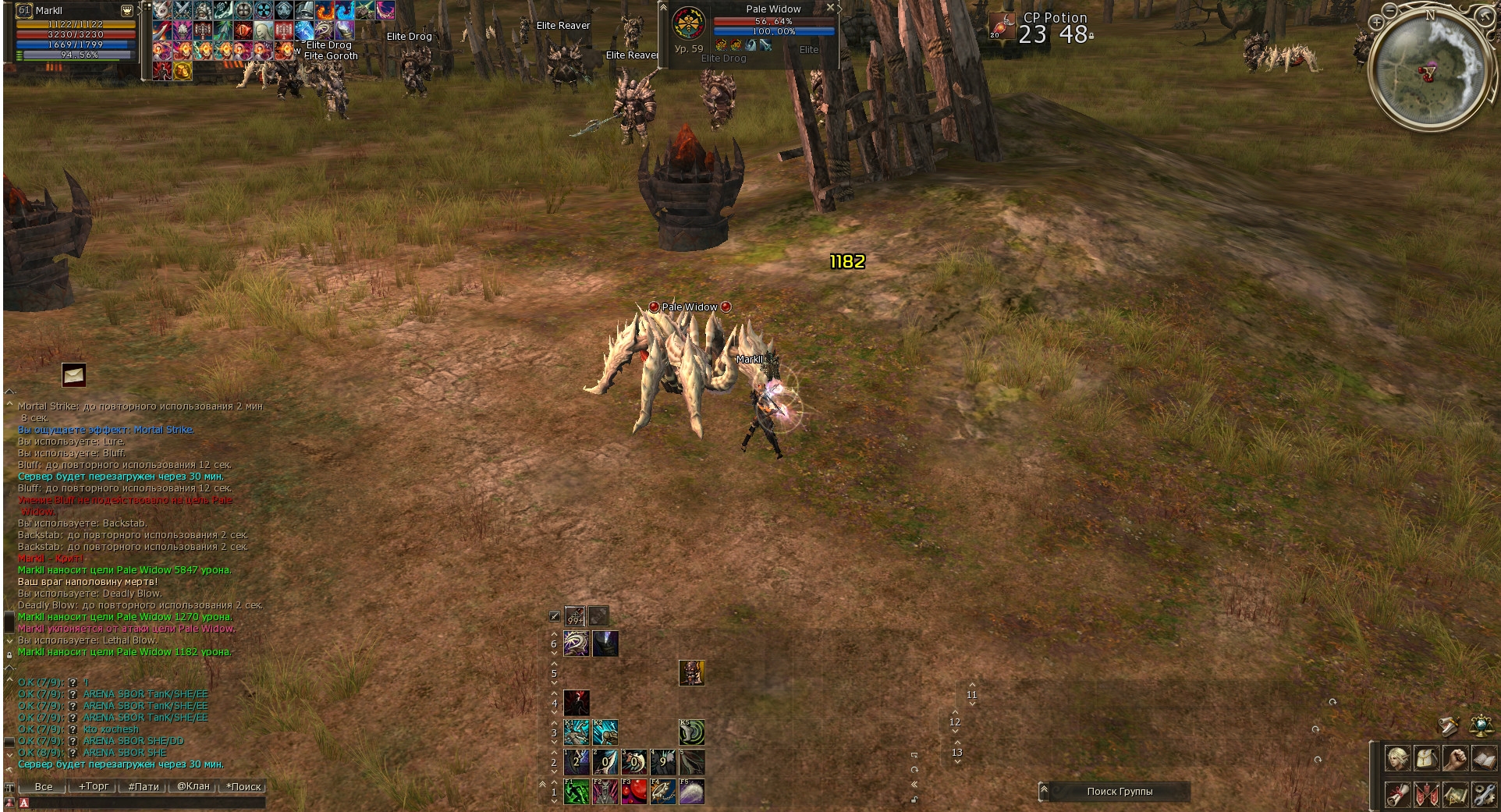
Task: Show the @Клан clan chat tab
Action: point(193,786)
